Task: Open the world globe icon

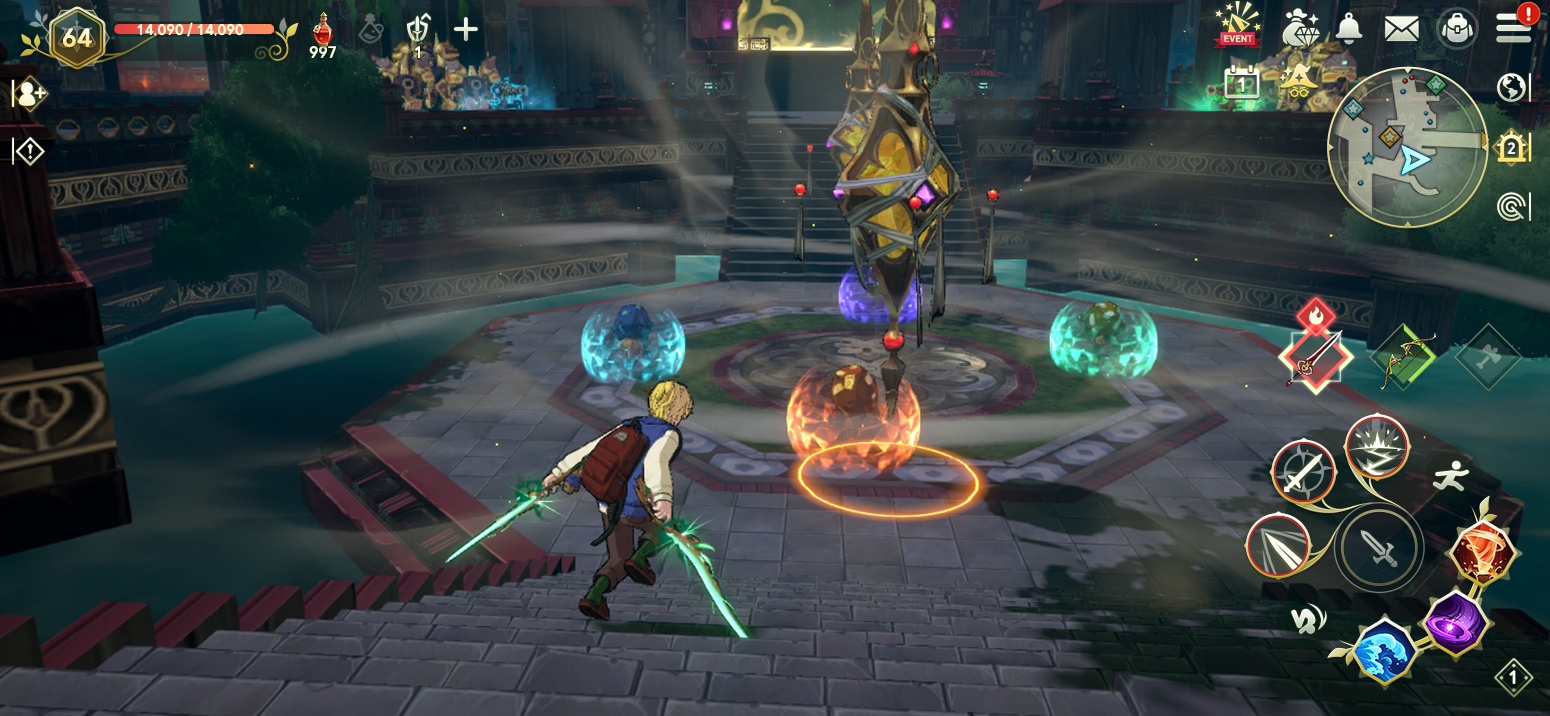Action: [x=1513, y=88]
